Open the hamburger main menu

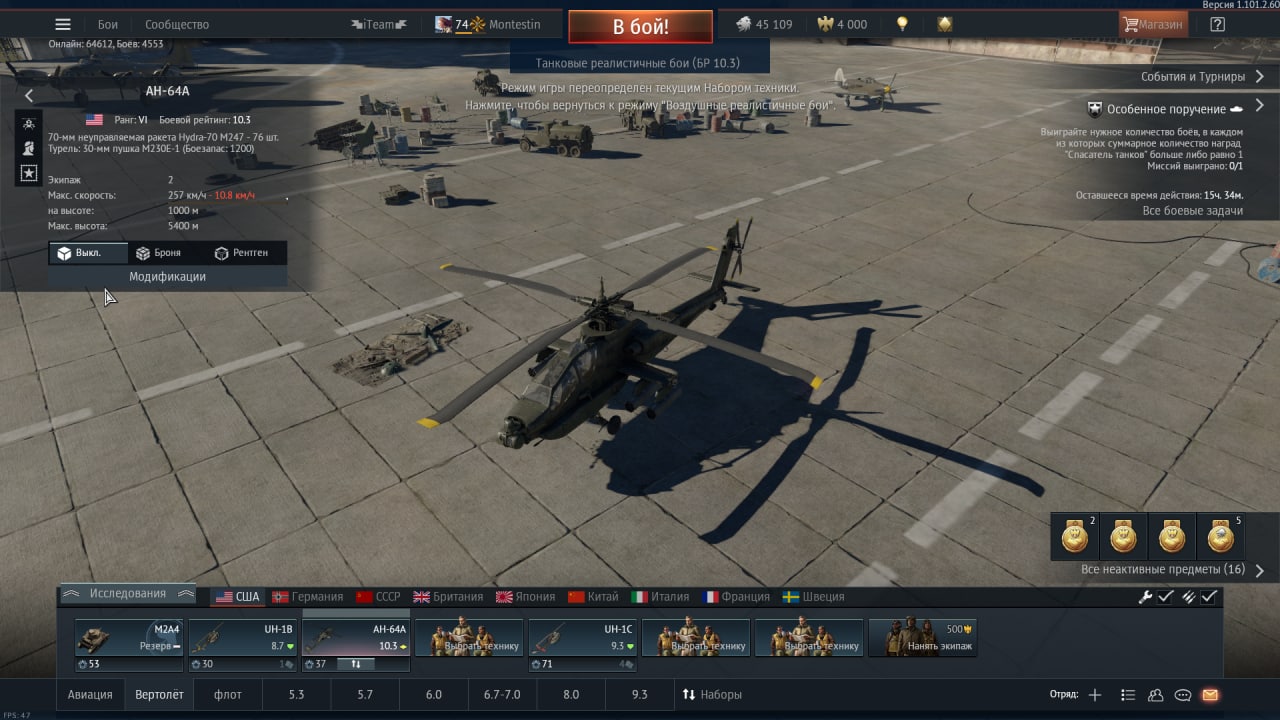(x=63, y=25)
